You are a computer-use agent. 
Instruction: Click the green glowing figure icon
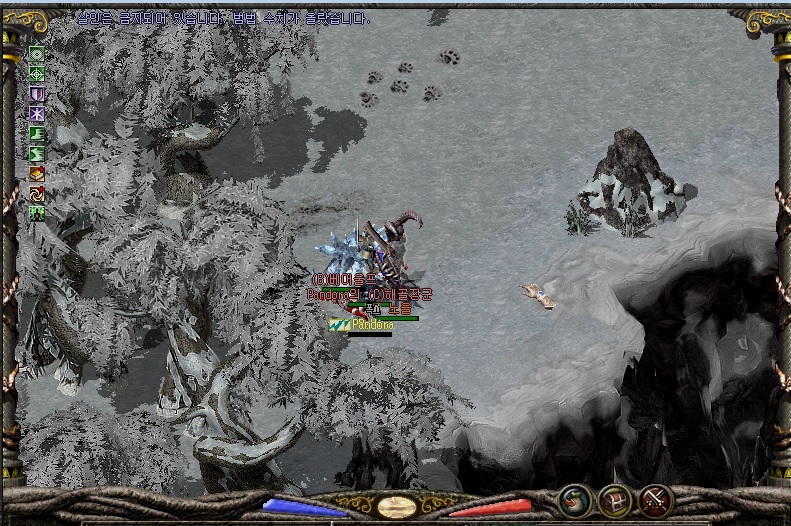[37, 213]
